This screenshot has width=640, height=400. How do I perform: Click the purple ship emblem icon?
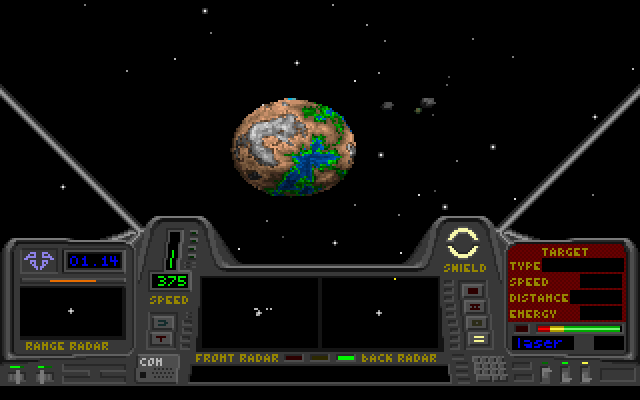pos(40,261)
